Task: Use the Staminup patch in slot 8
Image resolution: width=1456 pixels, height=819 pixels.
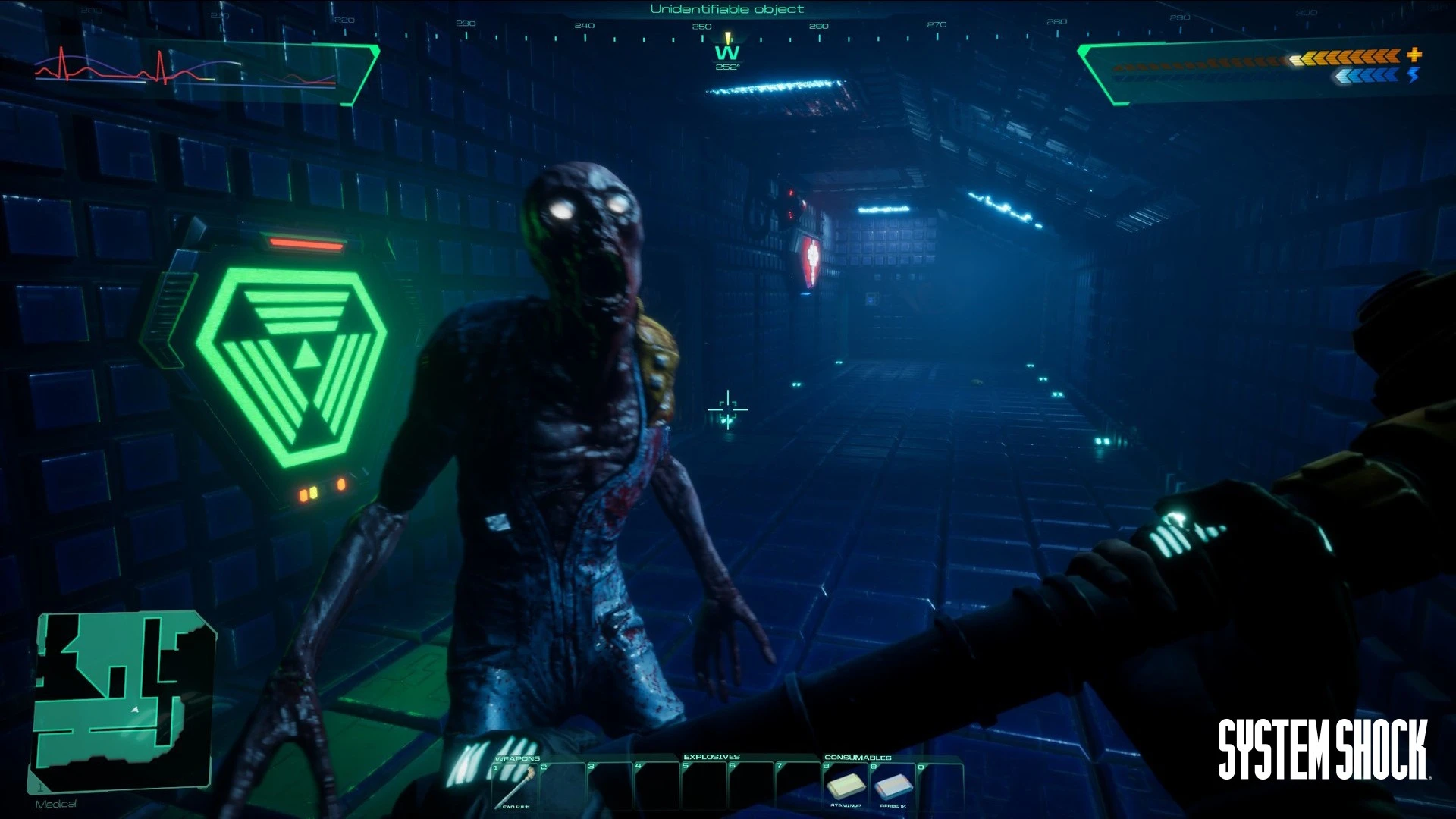Action: (846, 785)
